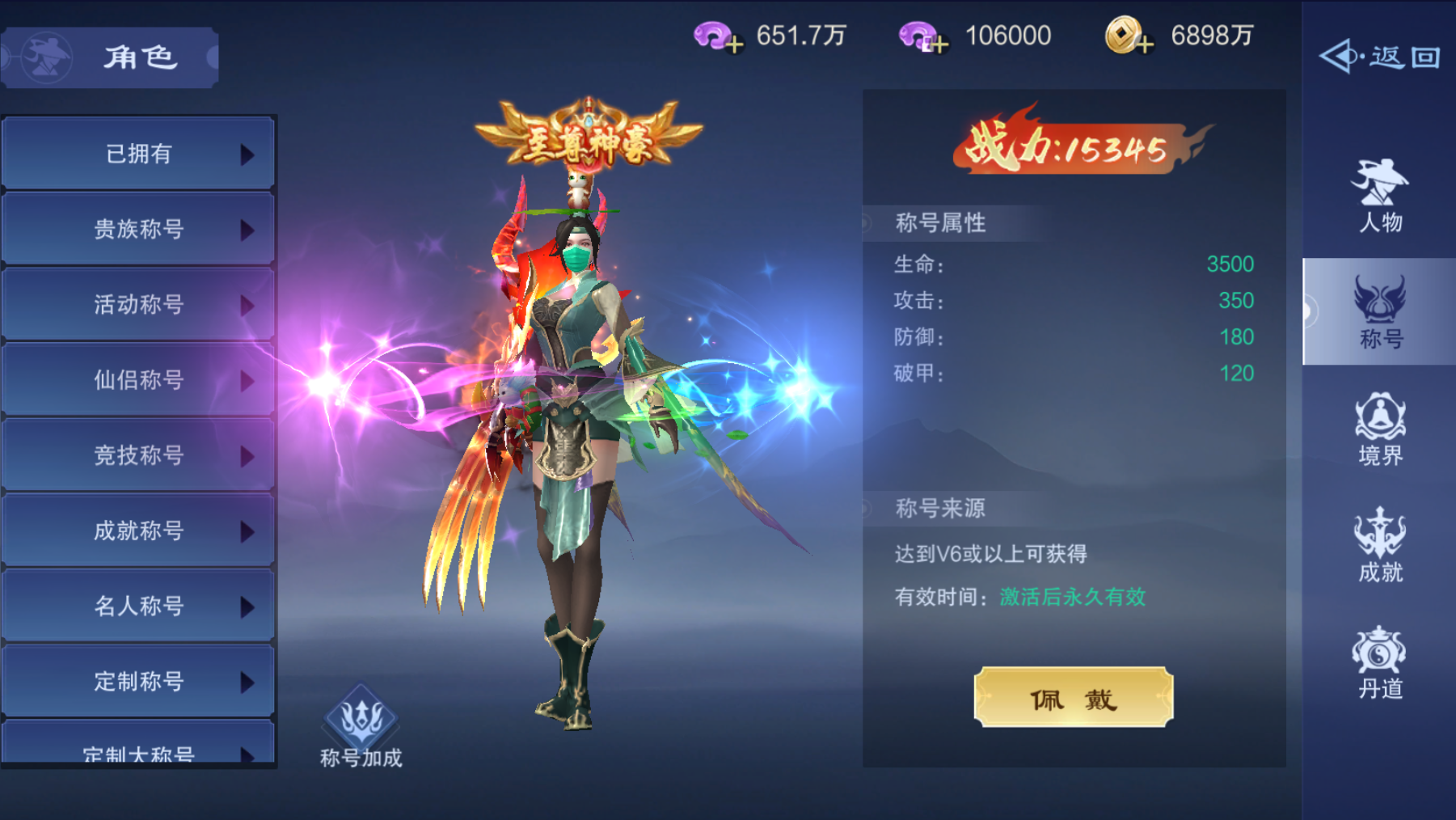
Task: Select the 仙侣称号 category
Action: click(x=137, y=381)
